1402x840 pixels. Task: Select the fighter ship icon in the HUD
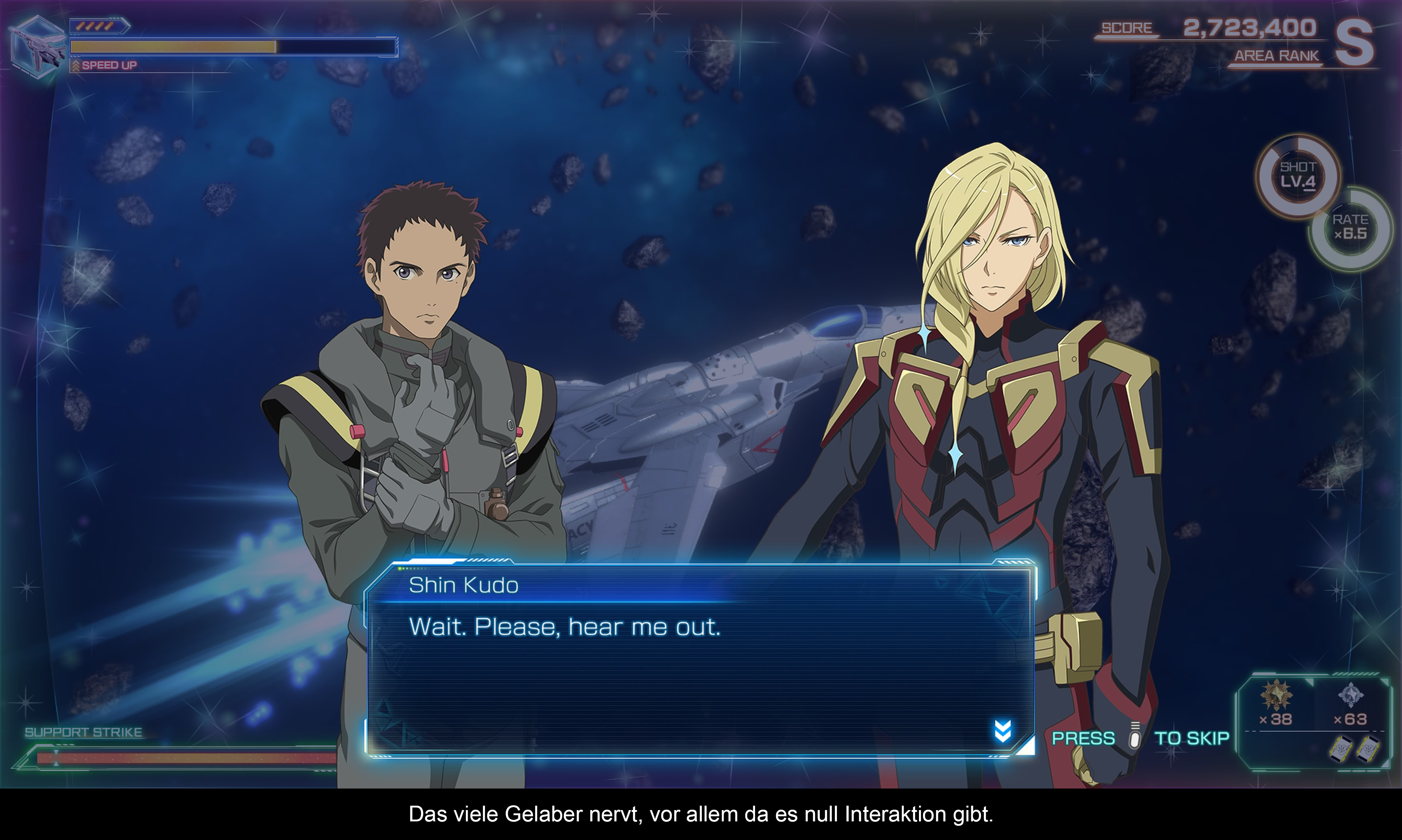click(37, 47)
